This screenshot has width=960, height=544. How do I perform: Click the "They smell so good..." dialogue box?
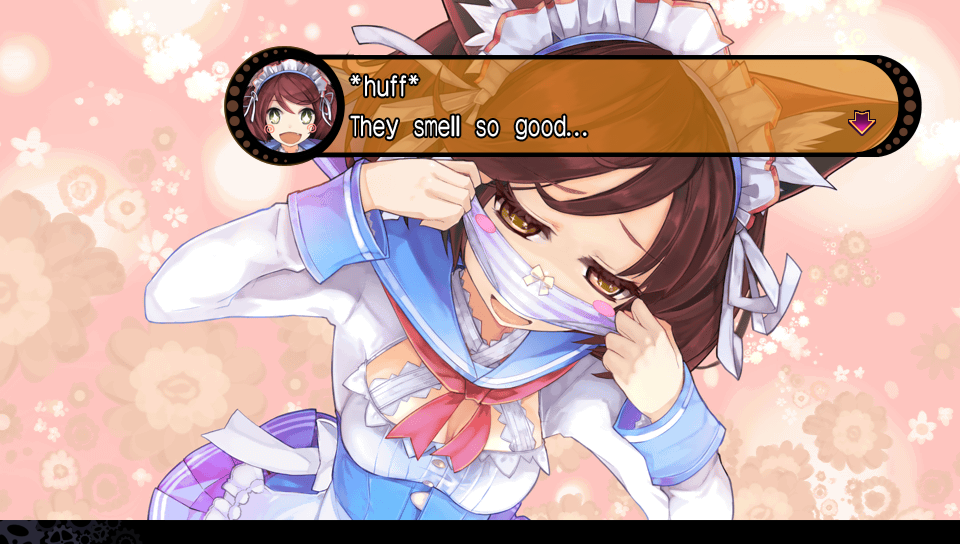[600, 106]
